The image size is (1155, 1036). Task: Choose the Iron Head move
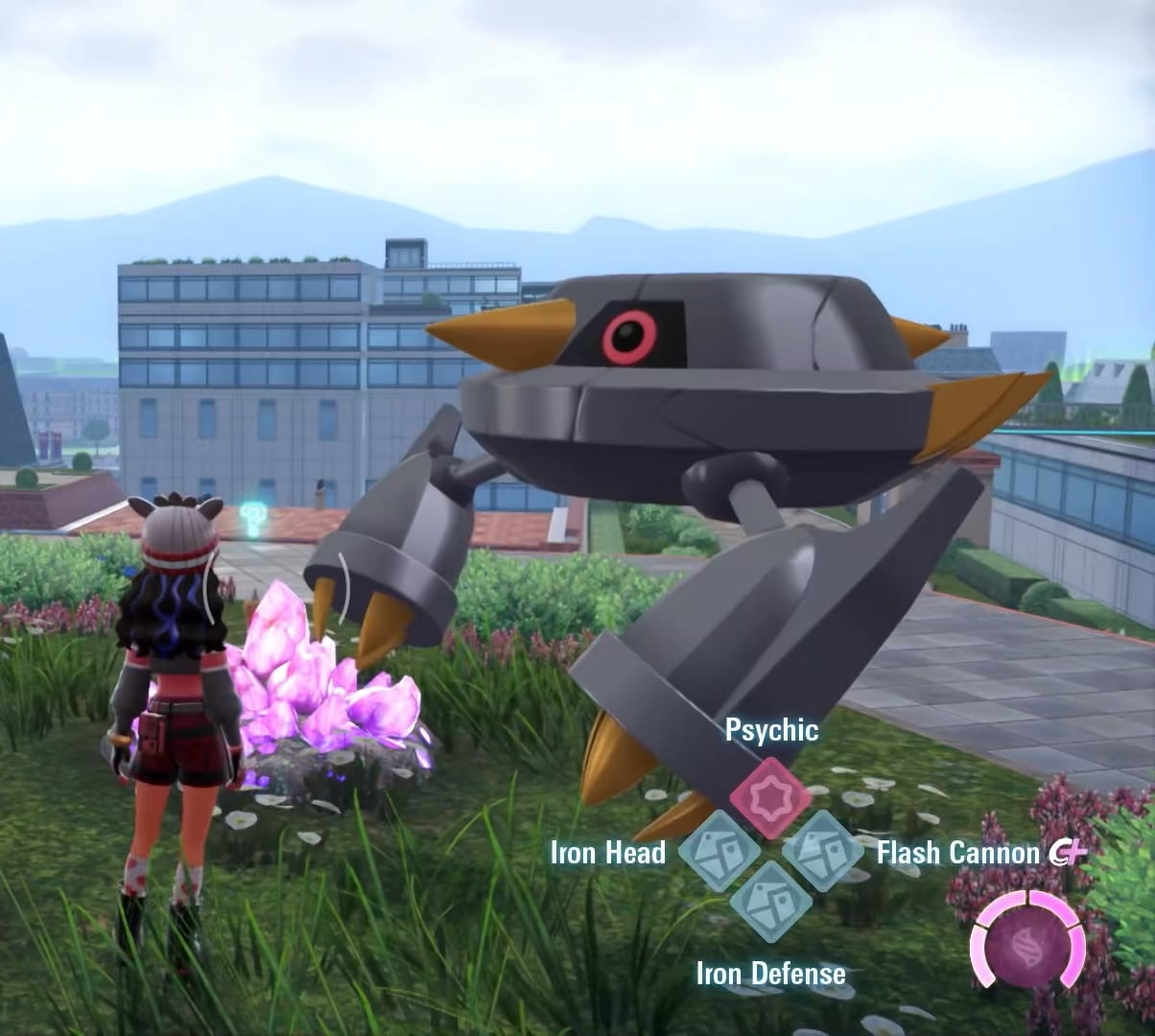719,850
